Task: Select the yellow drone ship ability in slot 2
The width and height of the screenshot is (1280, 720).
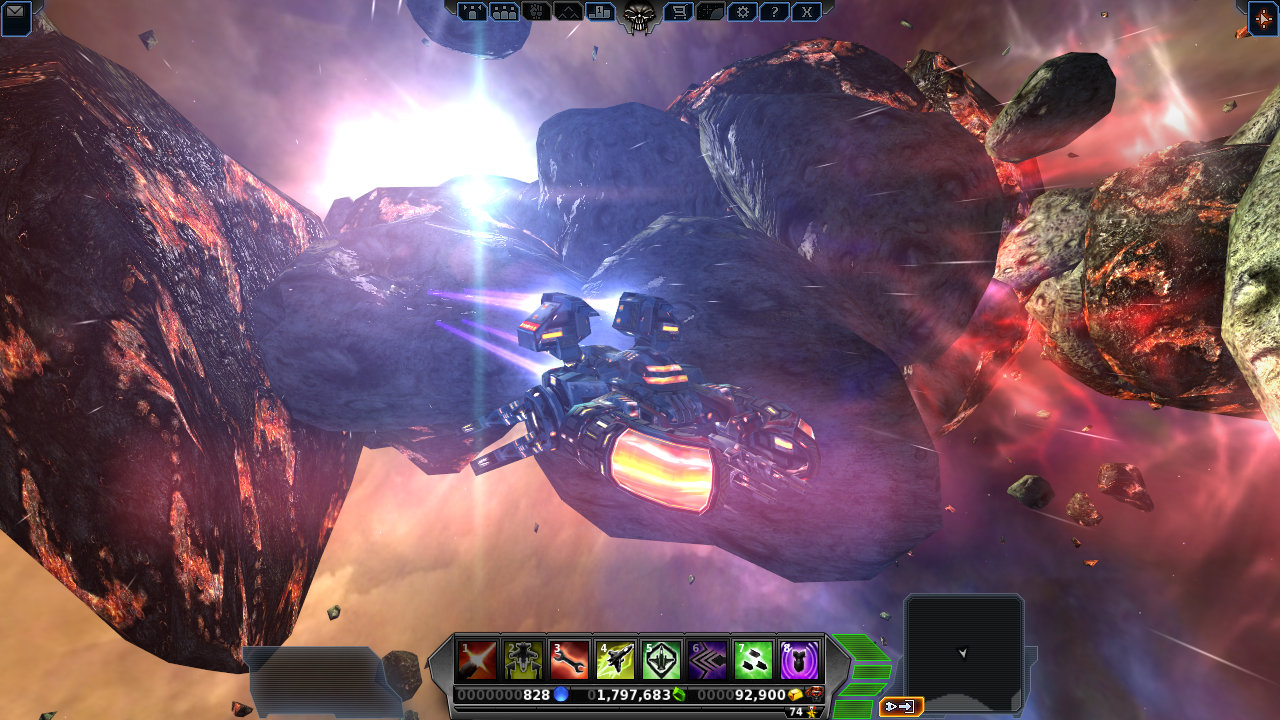Action: [x=523, y=660]
